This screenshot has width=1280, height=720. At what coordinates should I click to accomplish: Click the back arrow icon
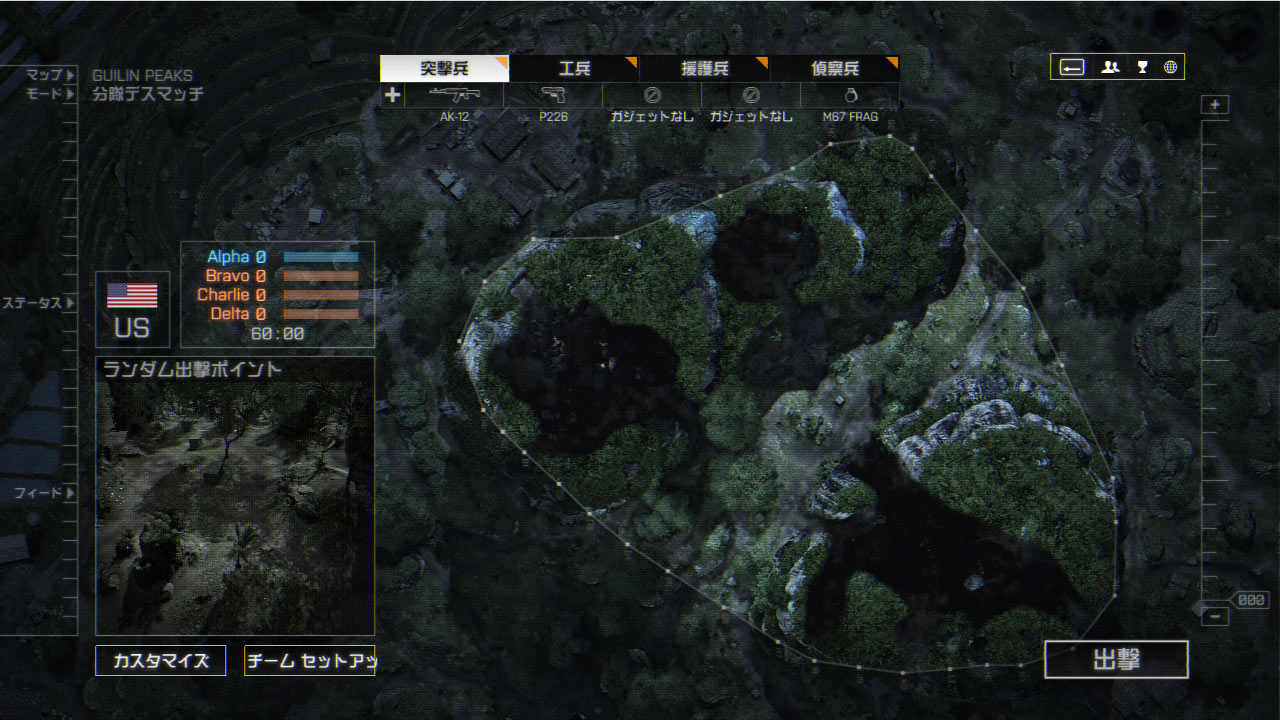[x=1072, y=67]
